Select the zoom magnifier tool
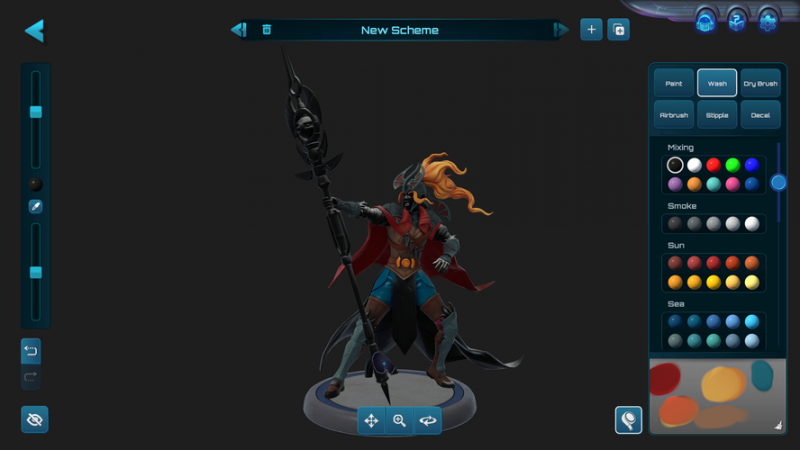Viewport: 800px width, 450px height. [x=399, y=421]
